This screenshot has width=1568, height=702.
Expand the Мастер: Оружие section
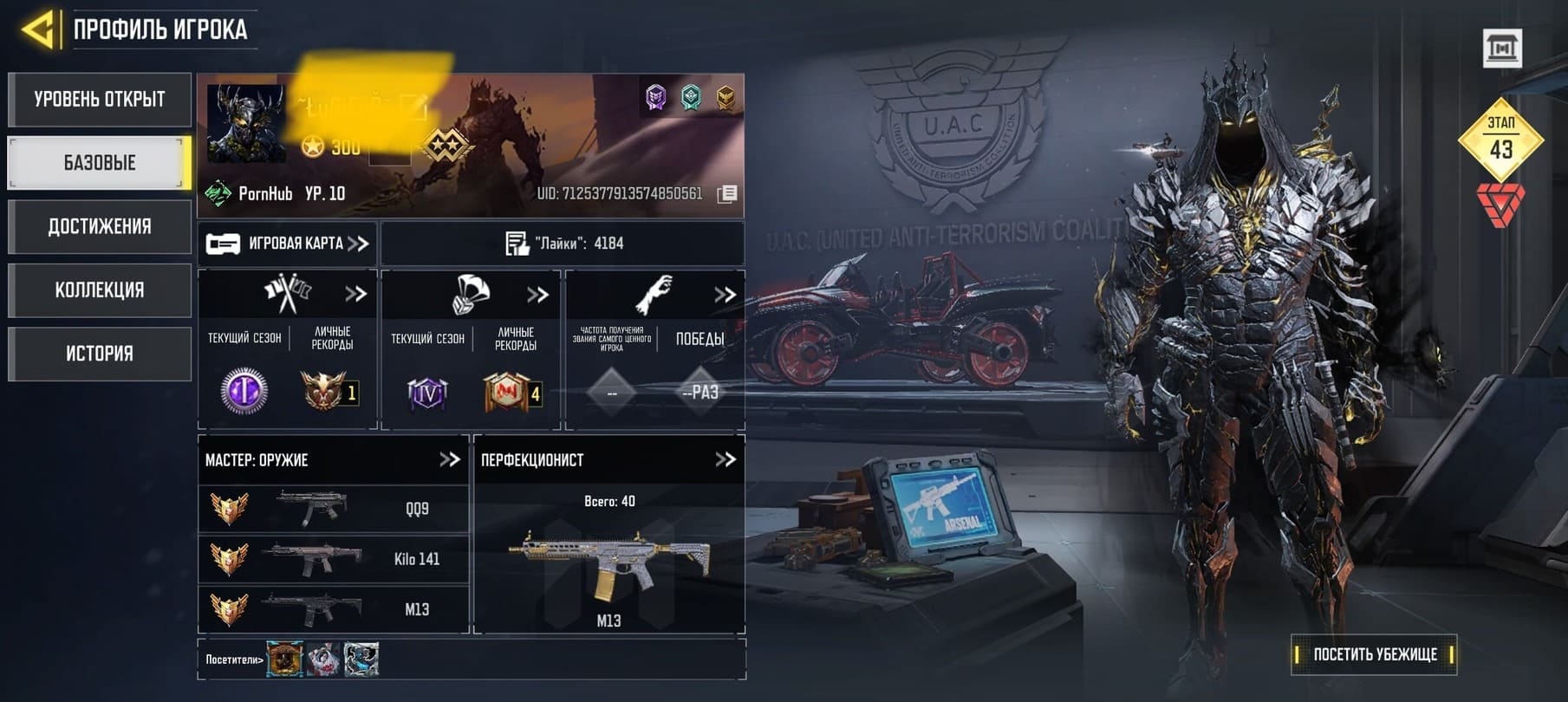449,459
